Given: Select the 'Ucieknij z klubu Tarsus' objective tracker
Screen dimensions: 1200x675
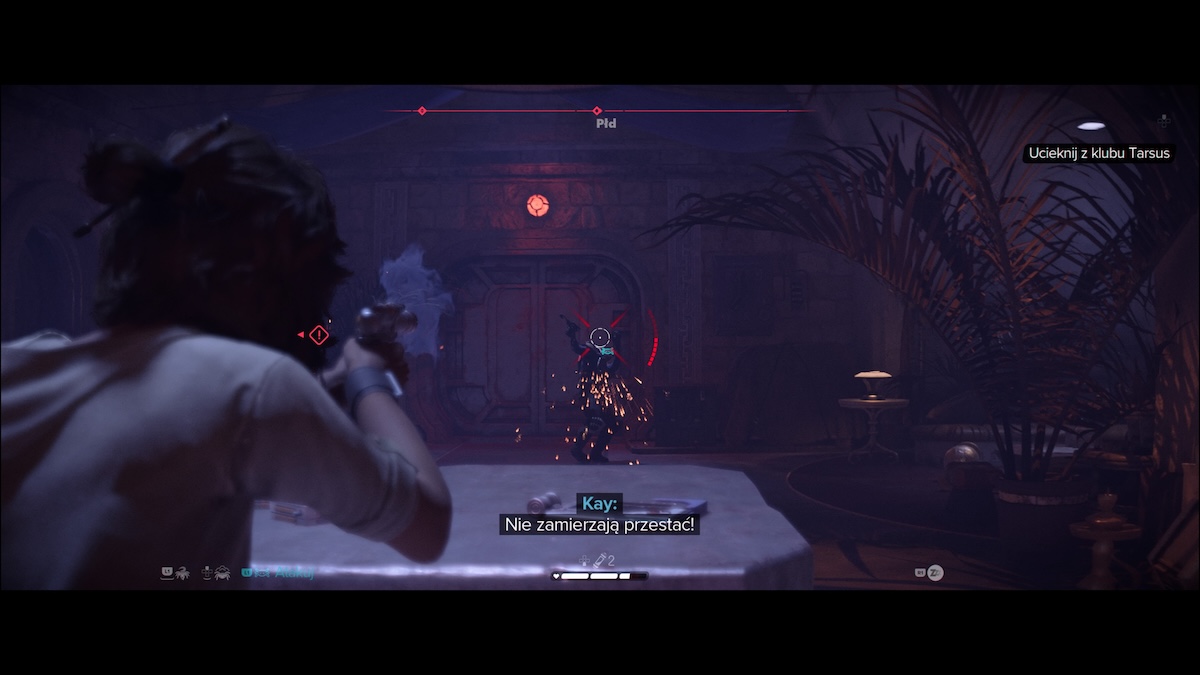Looking at the screenshot, I should click(x=1097, y=153).
